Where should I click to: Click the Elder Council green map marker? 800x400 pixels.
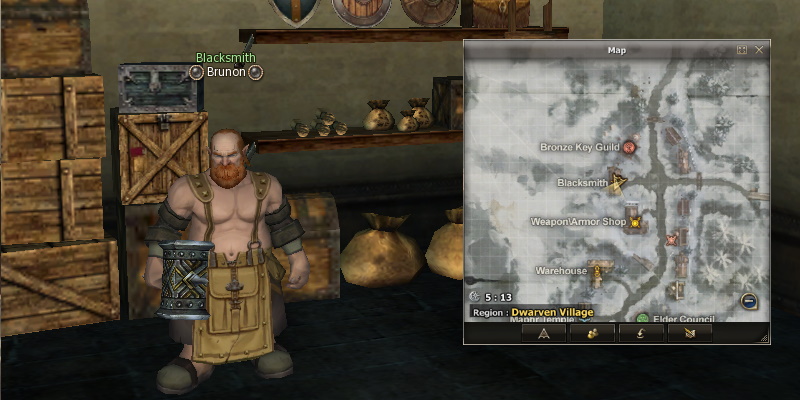pyautogui.click(x=643, y=319)
